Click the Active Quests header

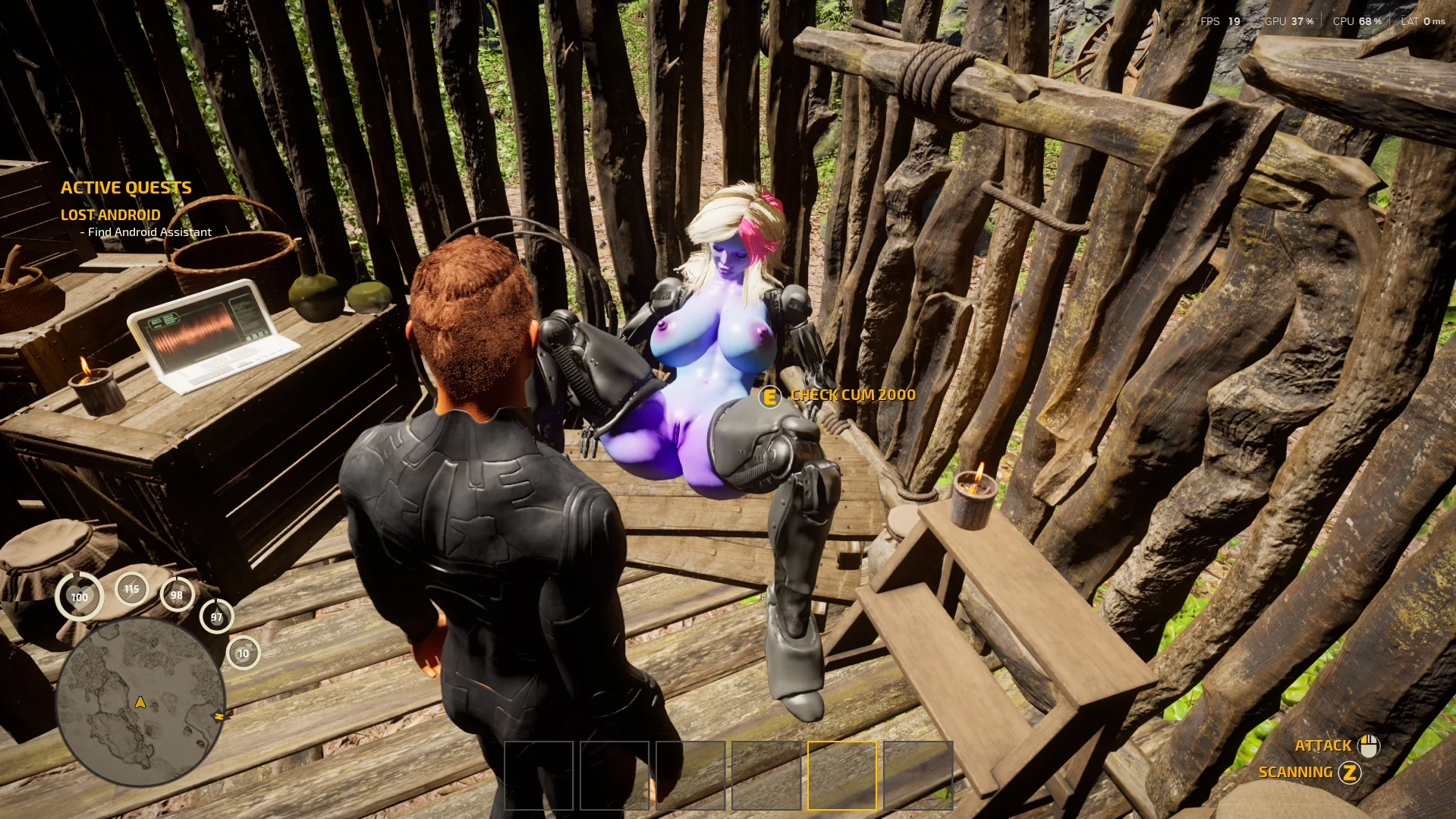(126, 187)
